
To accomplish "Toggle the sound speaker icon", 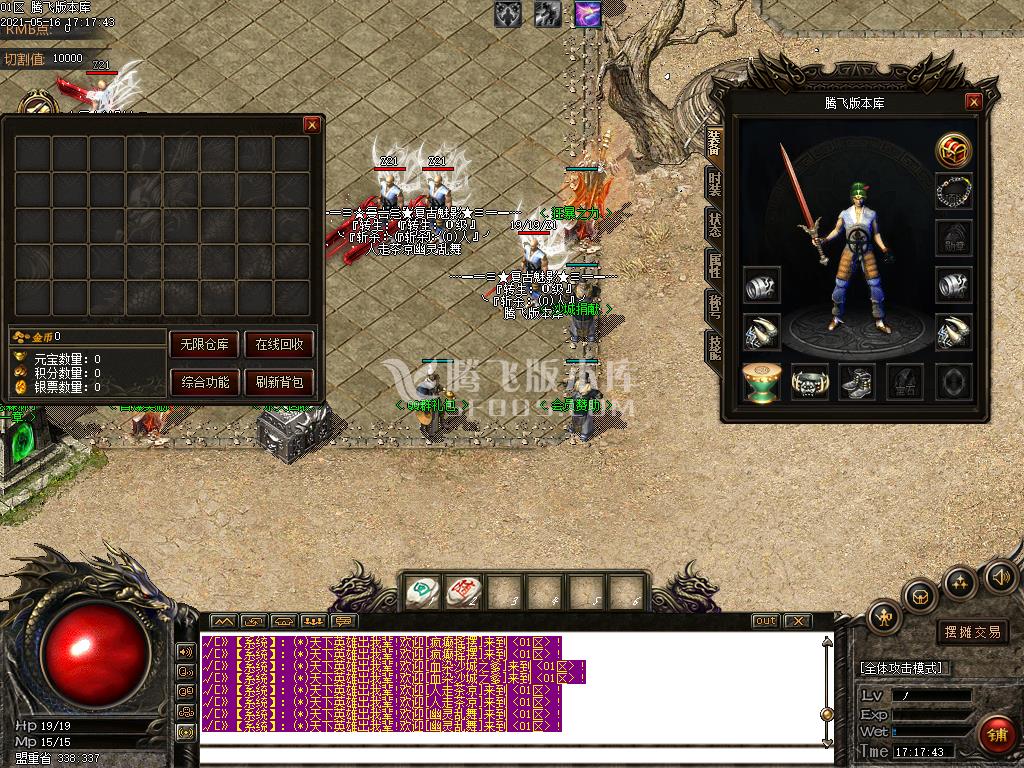I will [x=1000, y=577].
